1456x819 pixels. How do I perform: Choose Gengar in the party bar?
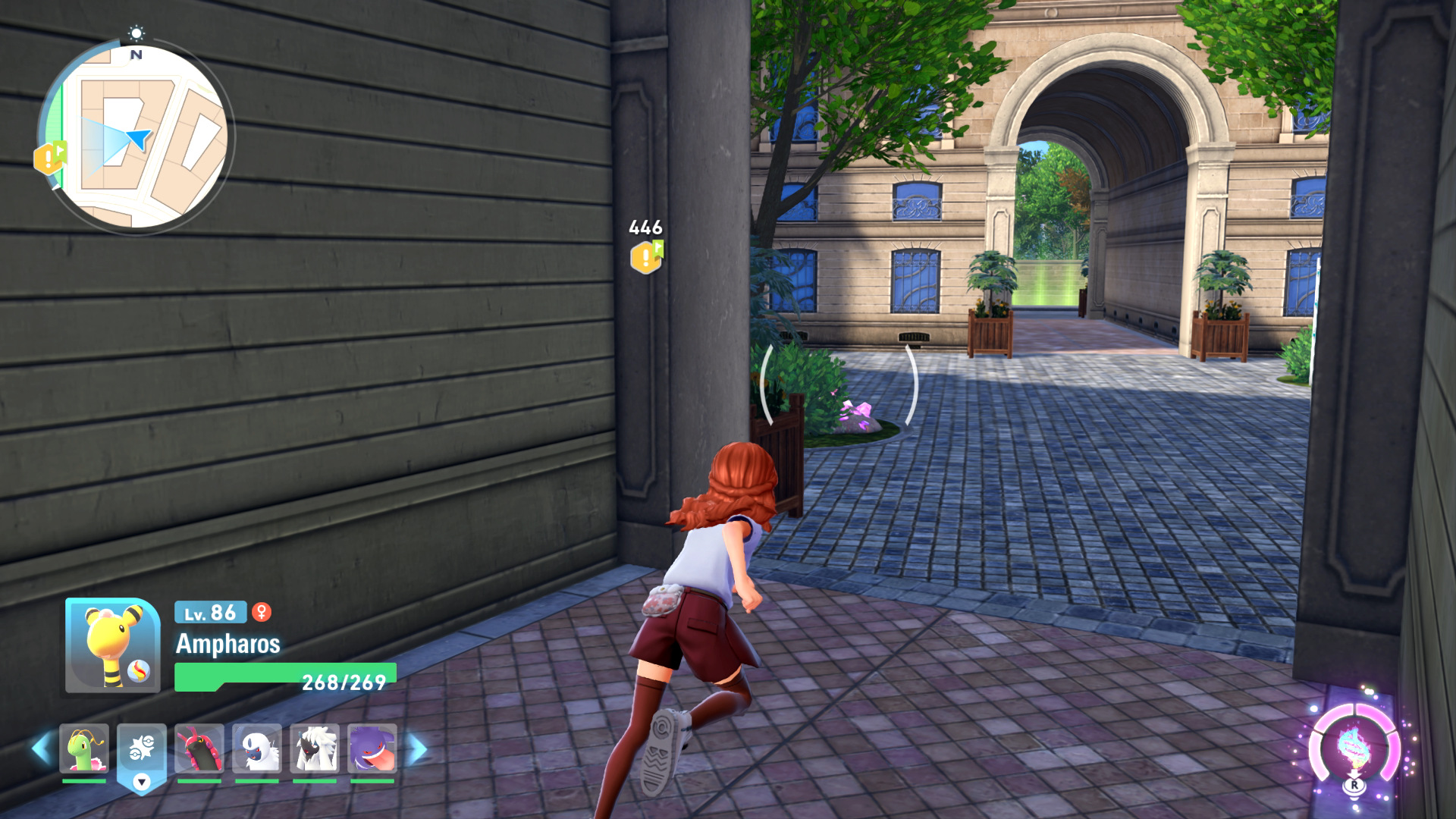point(372,748)
